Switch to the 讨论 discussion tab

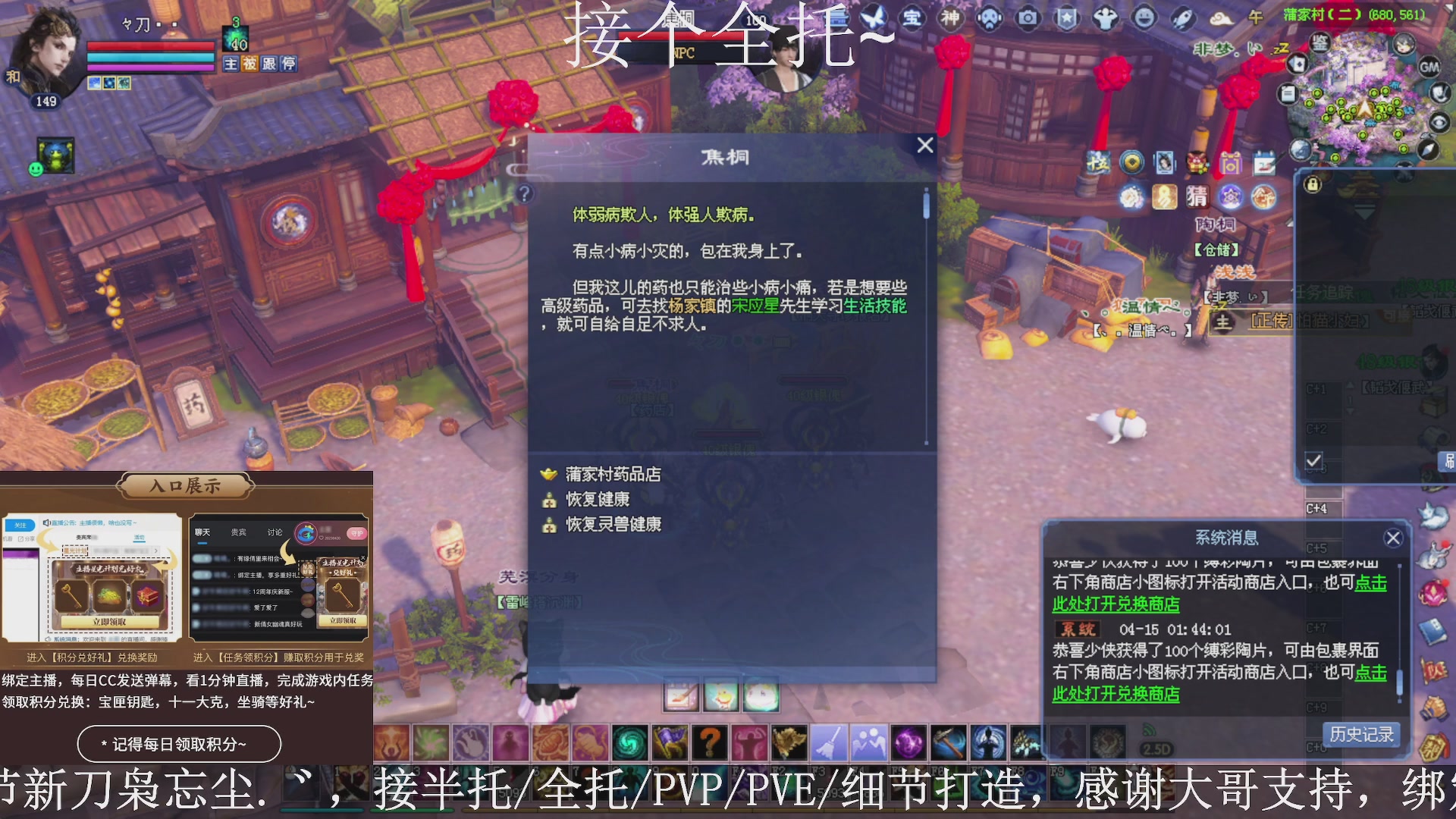coord(275,532)
